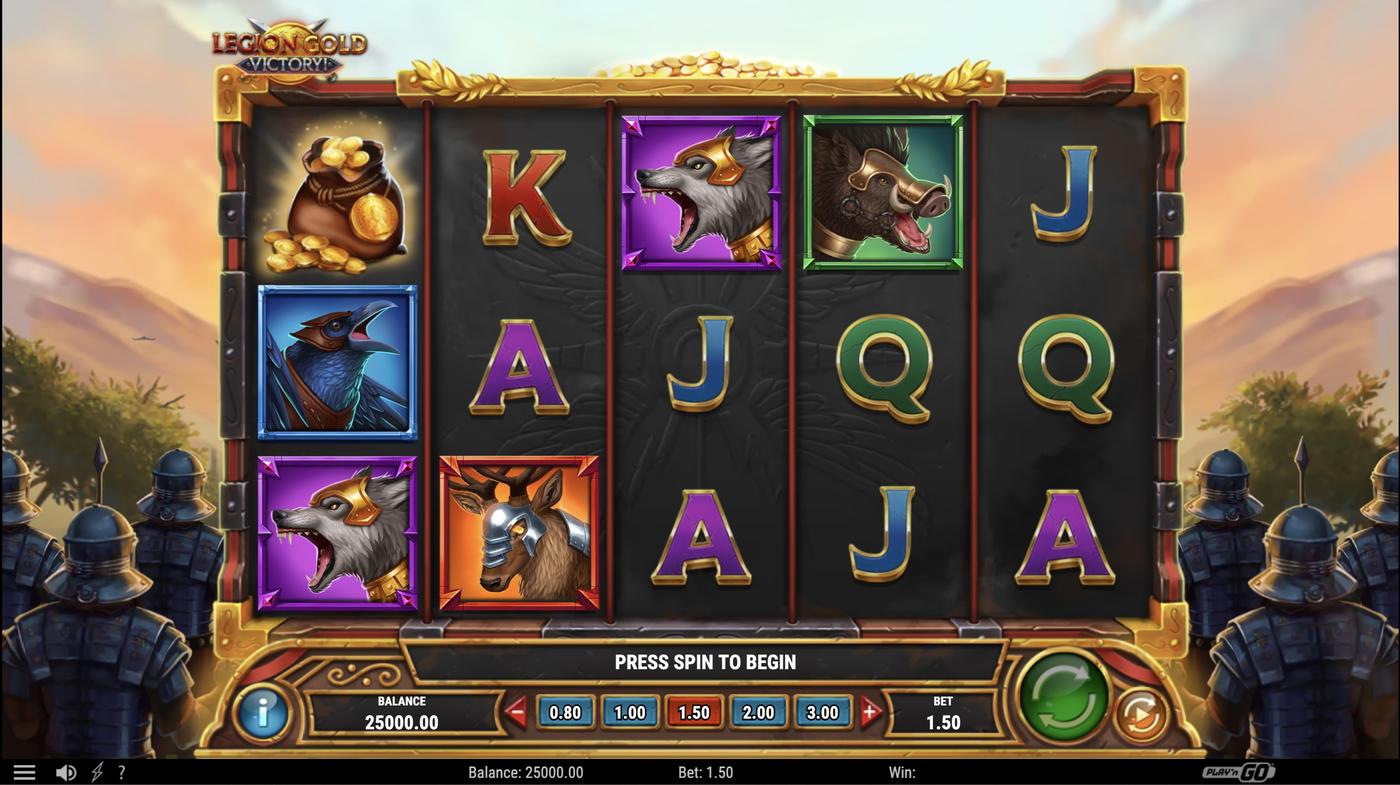This screenshot has width=1400, height=785.
Task: Select the 2.00 bet amount
Action: (758, 711)
